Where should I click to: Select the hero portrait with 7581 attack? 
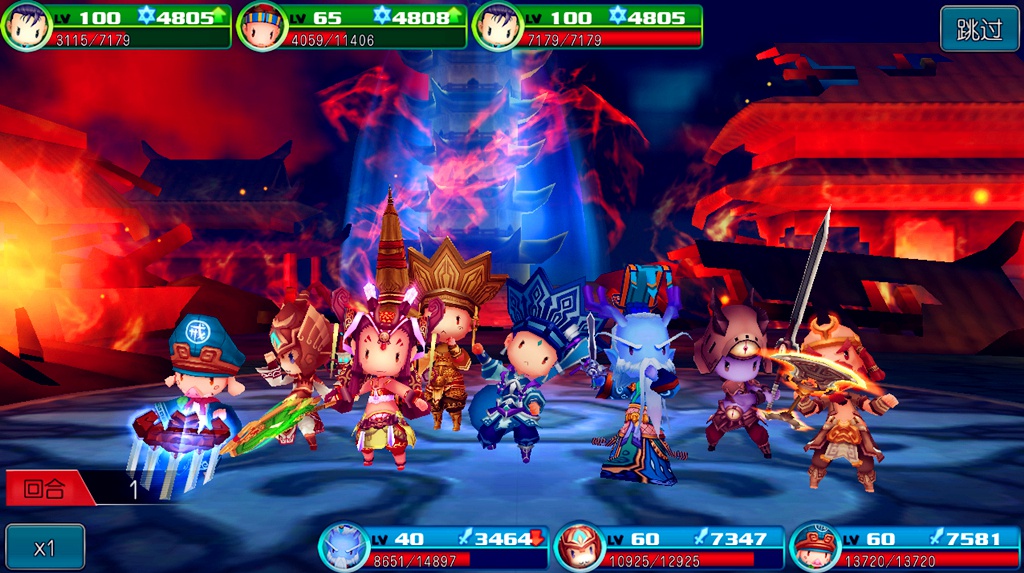[x=815, y=547]
